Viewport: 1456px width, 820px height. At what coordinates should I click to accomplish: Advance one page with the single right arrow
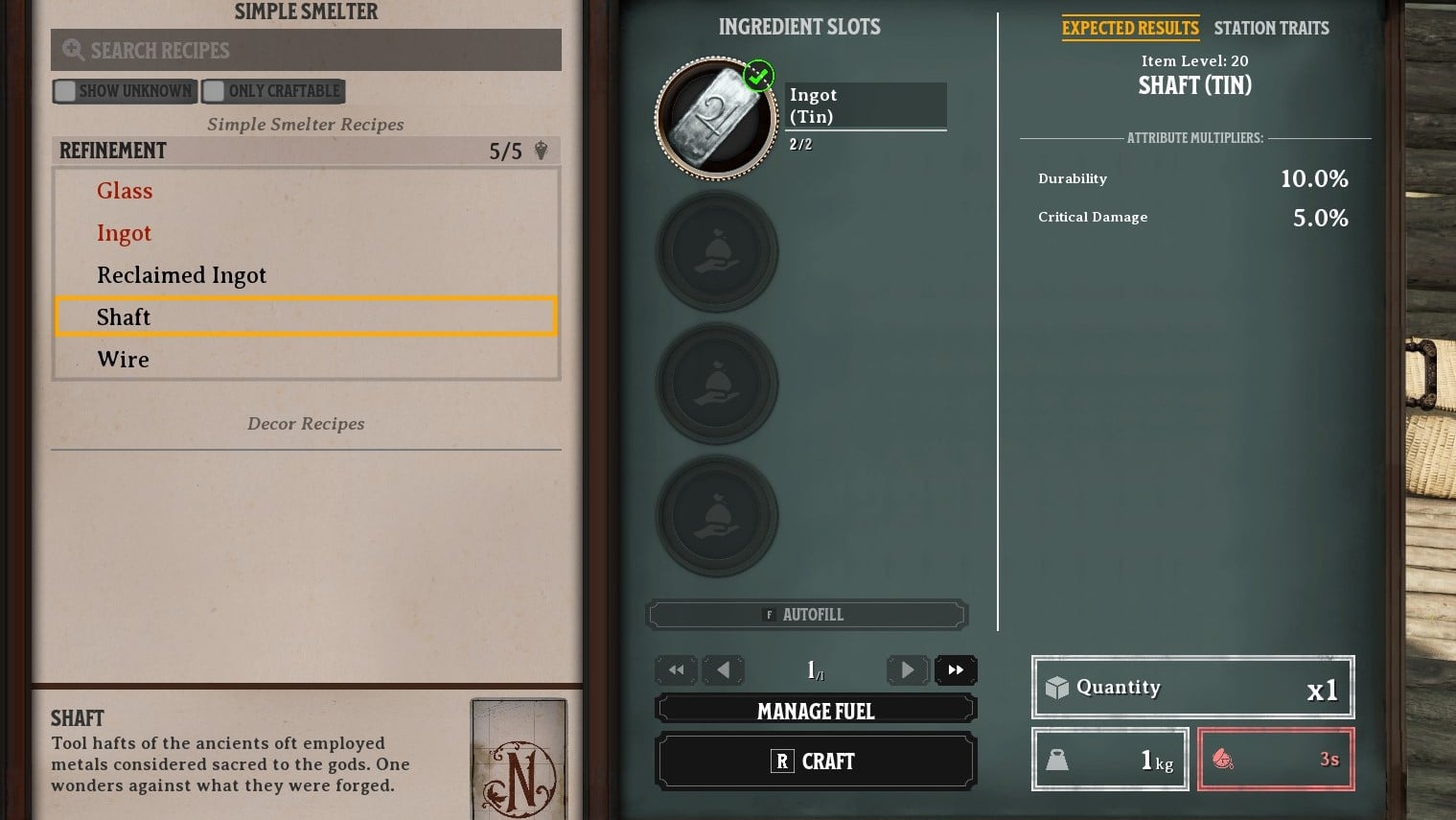pos(907,670)
